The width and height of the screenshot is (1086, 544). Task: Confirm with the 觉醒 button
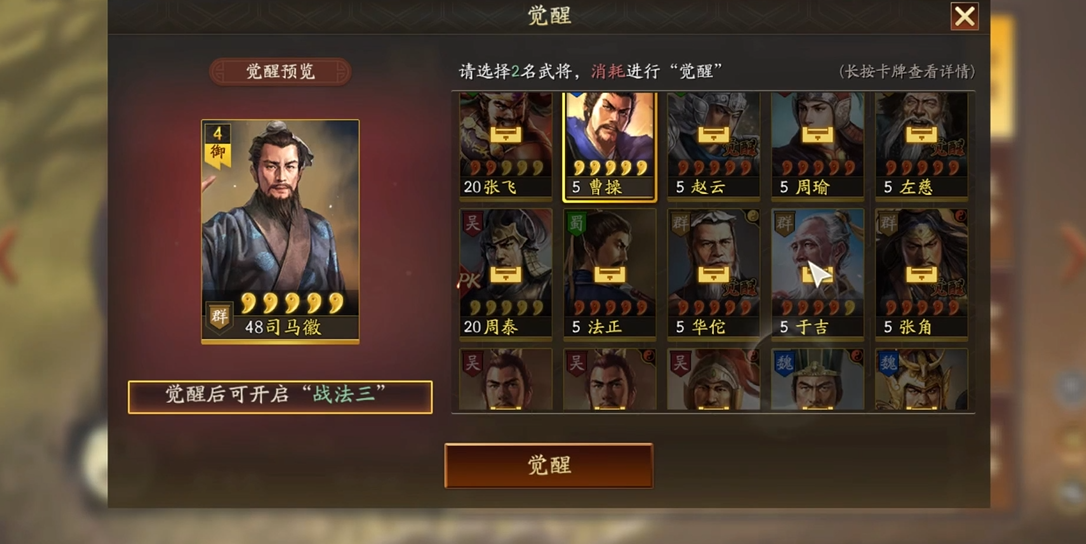(x=548, y=465)
